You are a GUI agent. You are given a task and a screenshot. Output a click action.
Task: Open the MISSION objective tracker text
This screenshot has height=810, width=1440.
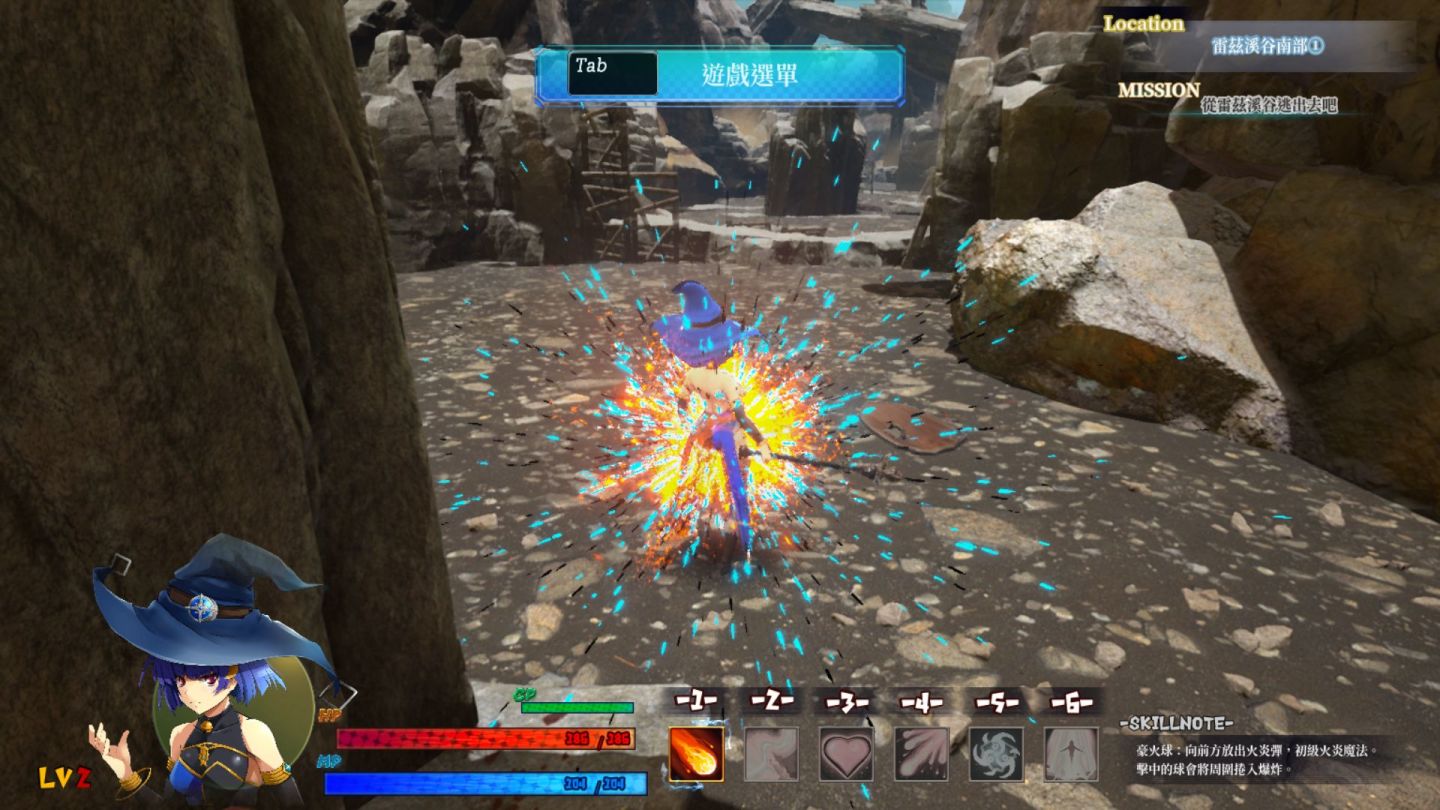1268,105
